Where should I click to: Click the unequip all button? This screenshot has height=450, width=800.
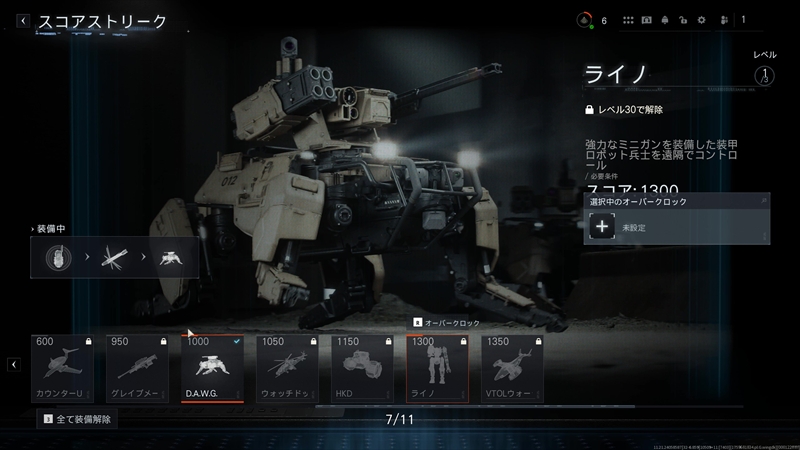click(76, 418)
